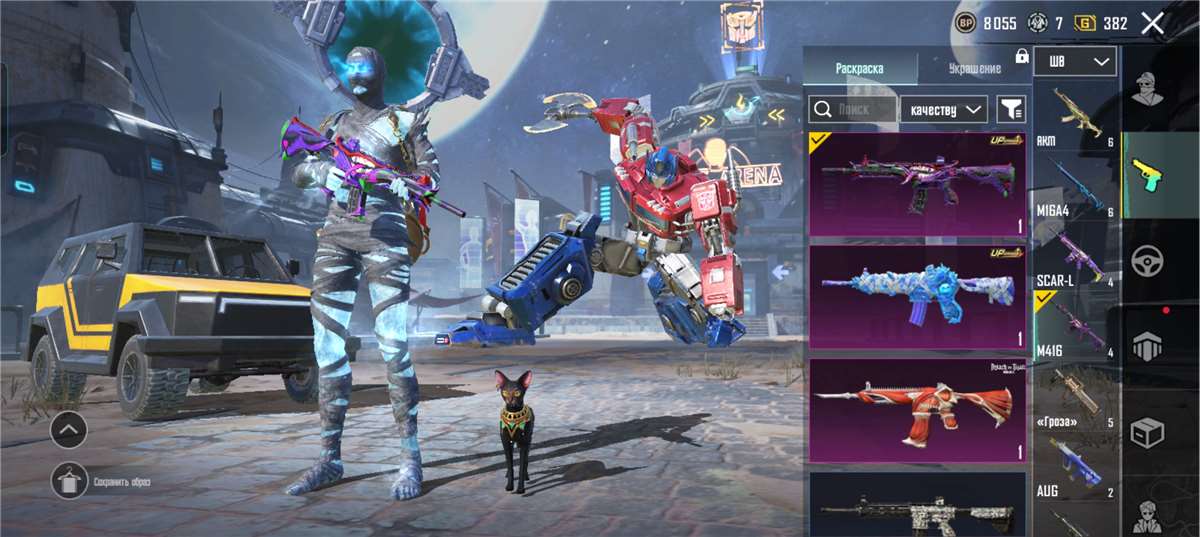Choose AKM in the weapon list
1200x537 pixels.
1074,120
